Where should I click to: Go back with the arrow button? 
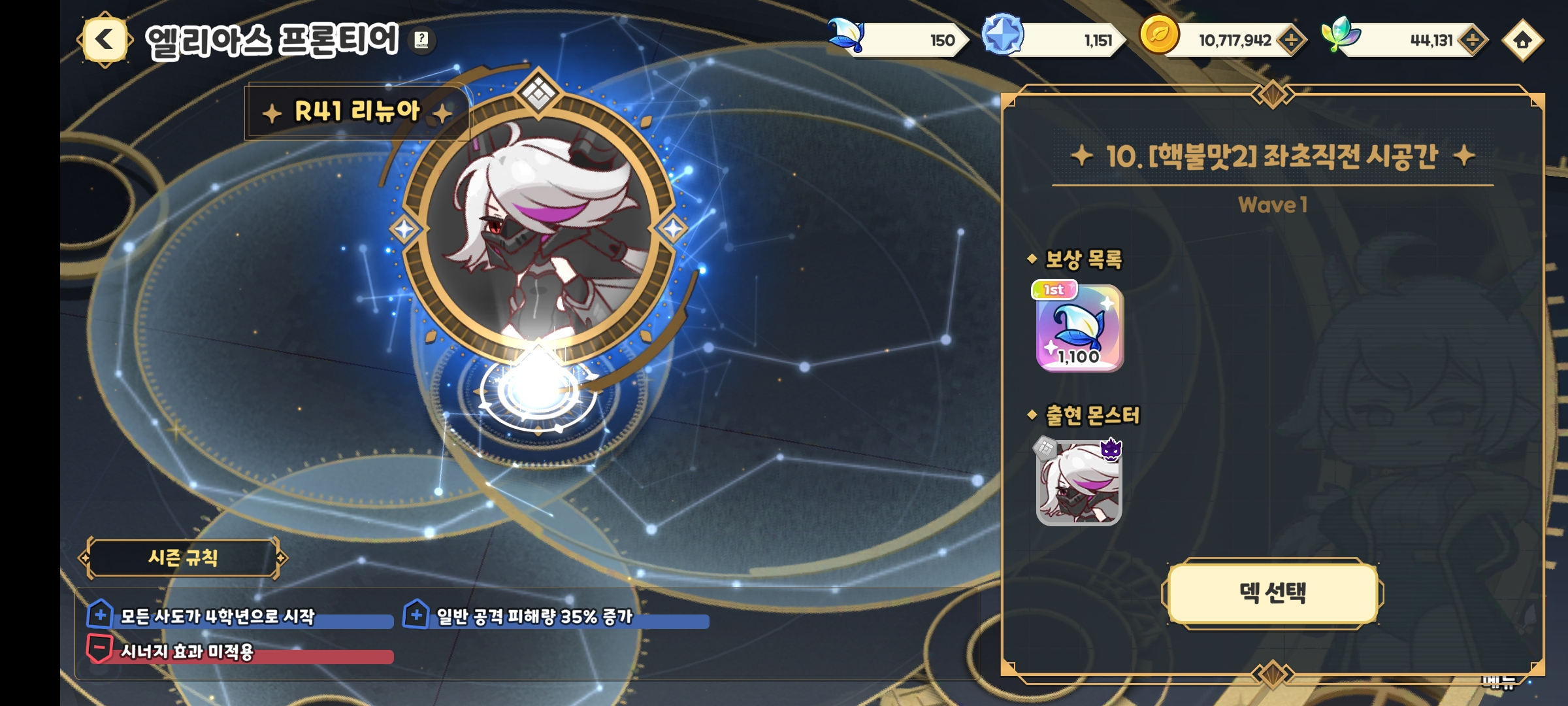coord(105,41)
